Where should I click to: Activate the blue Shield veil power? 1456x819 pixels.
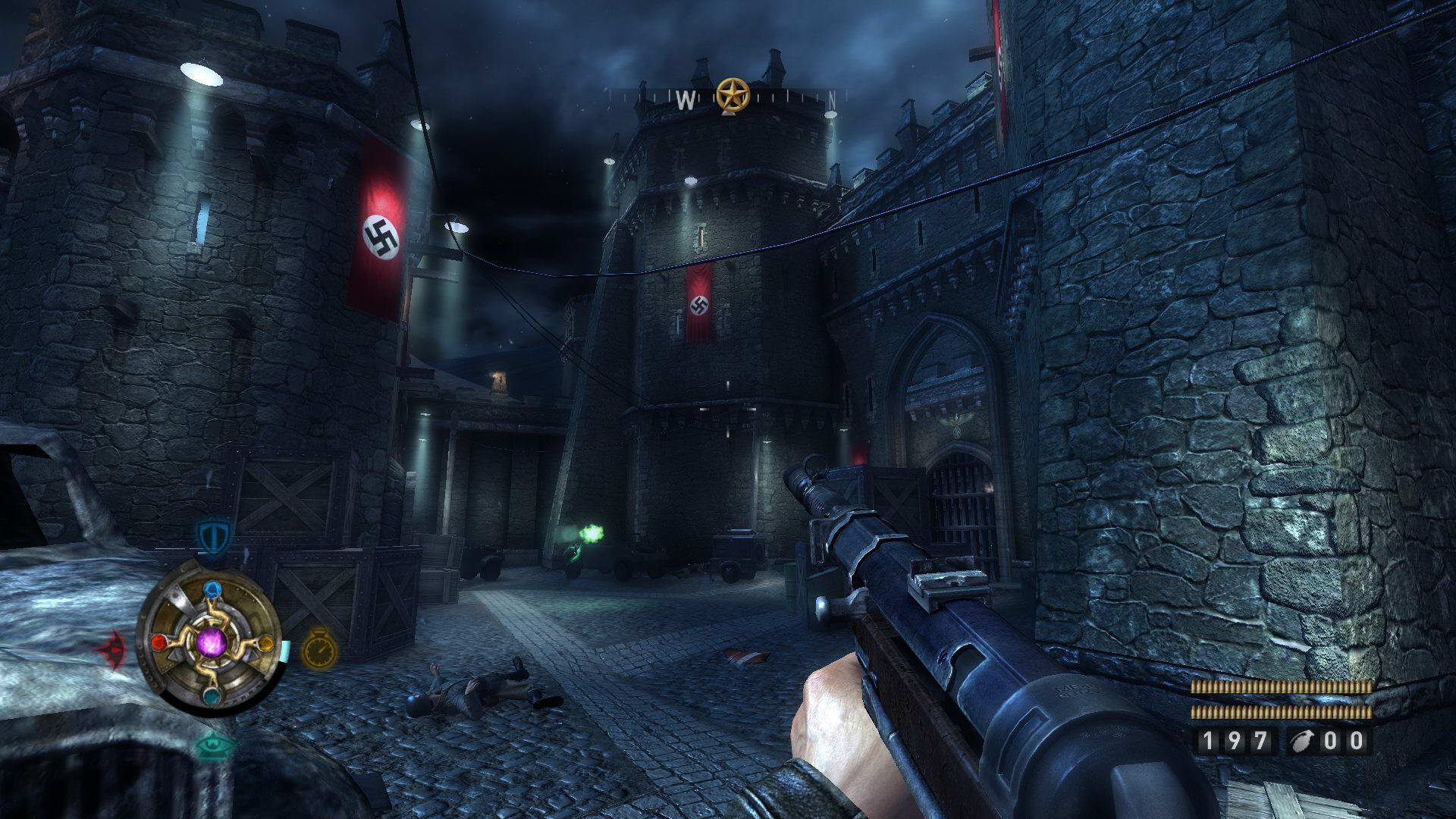212,536
